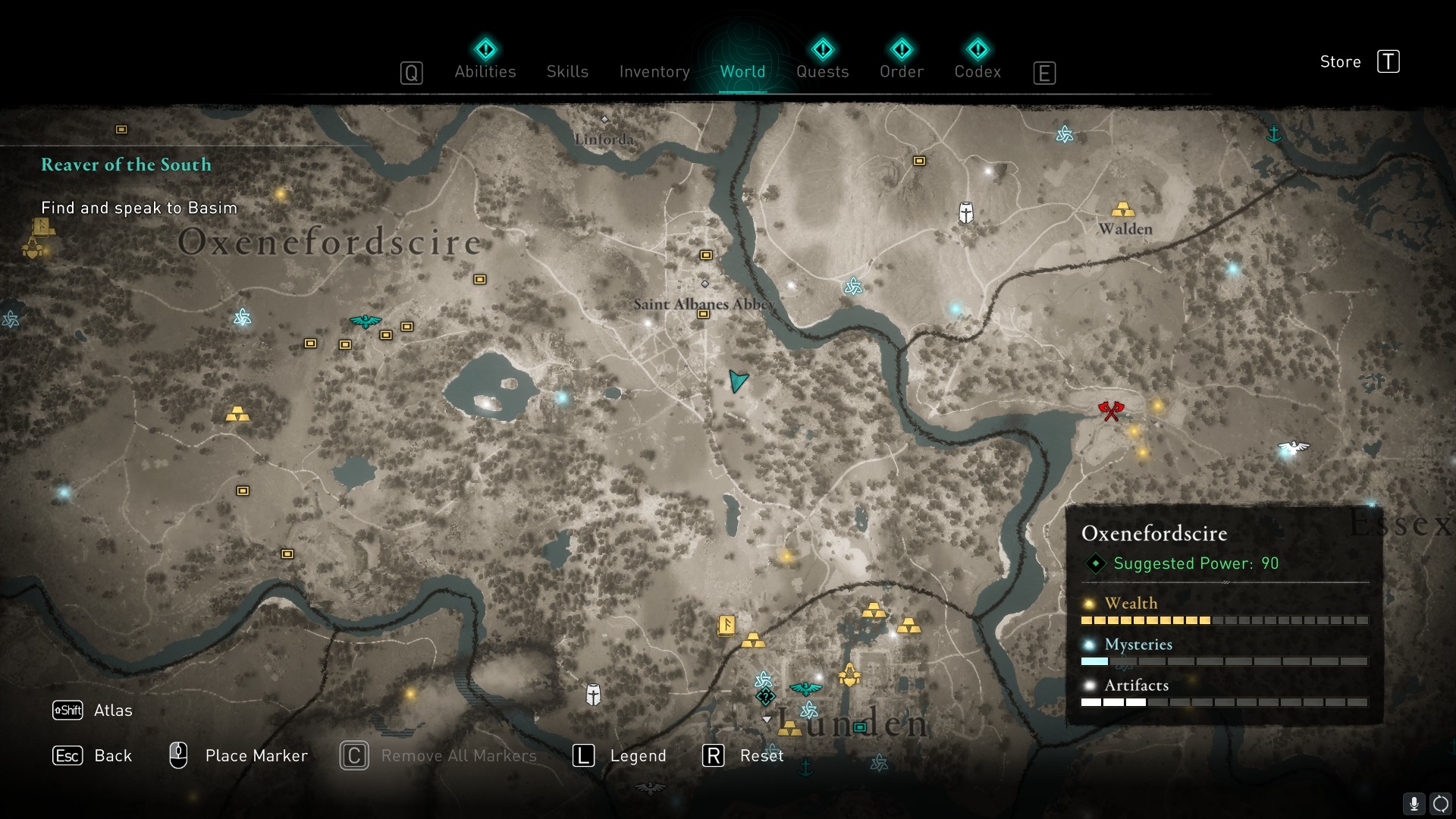1456x819 pixels.
Task: Open the Skills tab
Action: [567, 71]
